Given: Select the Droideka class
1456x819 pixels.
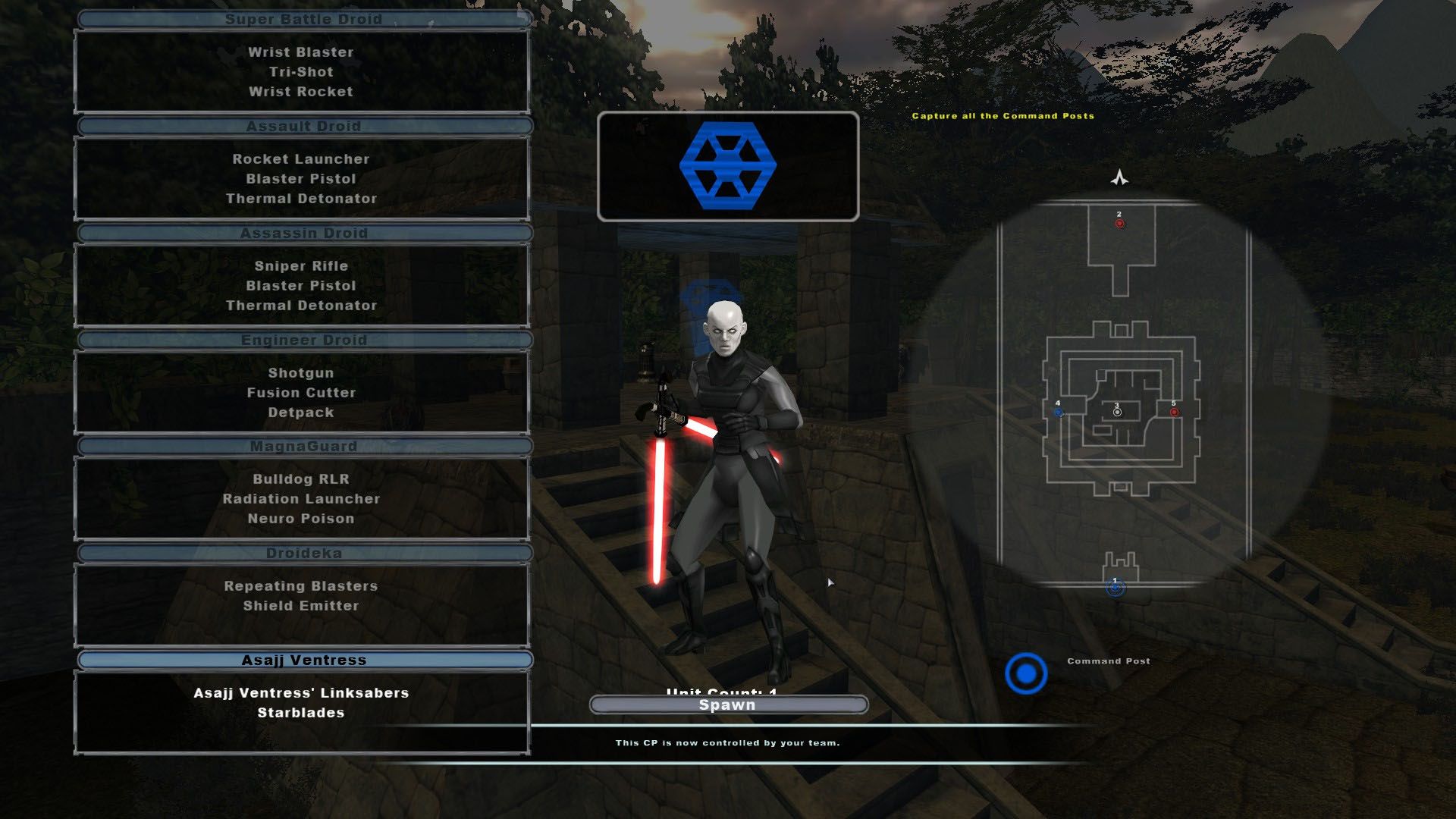Looking at the screenshot, I should click(303, 553).
